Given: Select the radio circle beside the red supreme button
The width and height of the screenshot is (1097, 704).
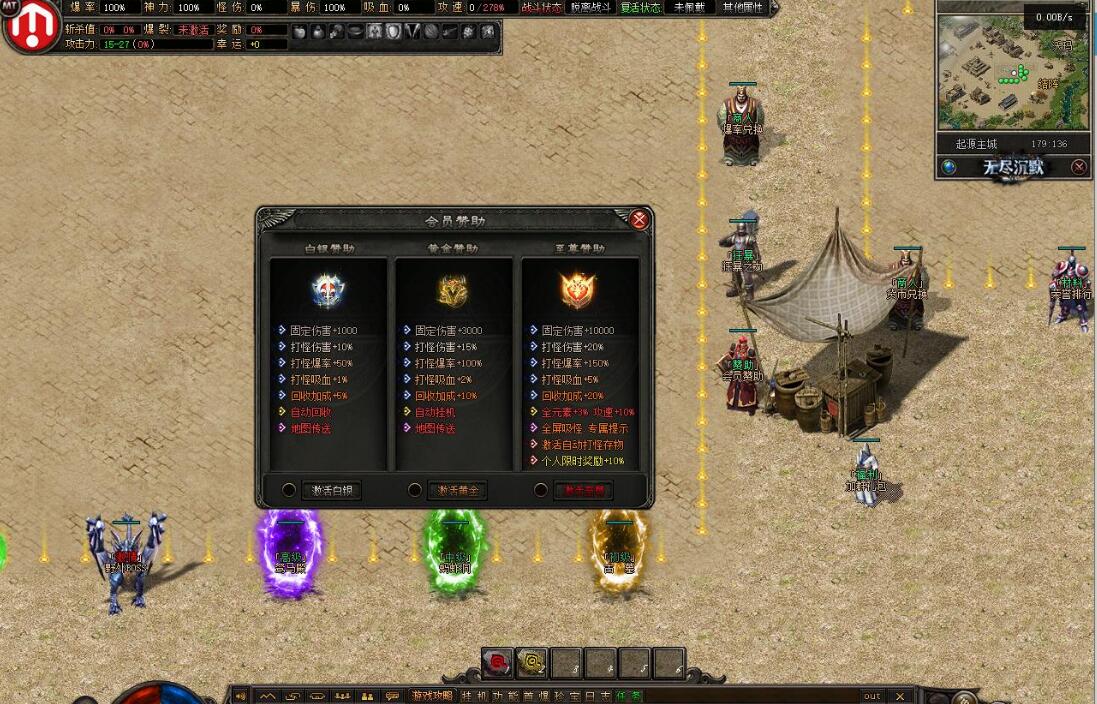Looking at the screenshot, I should click(541, 490).
